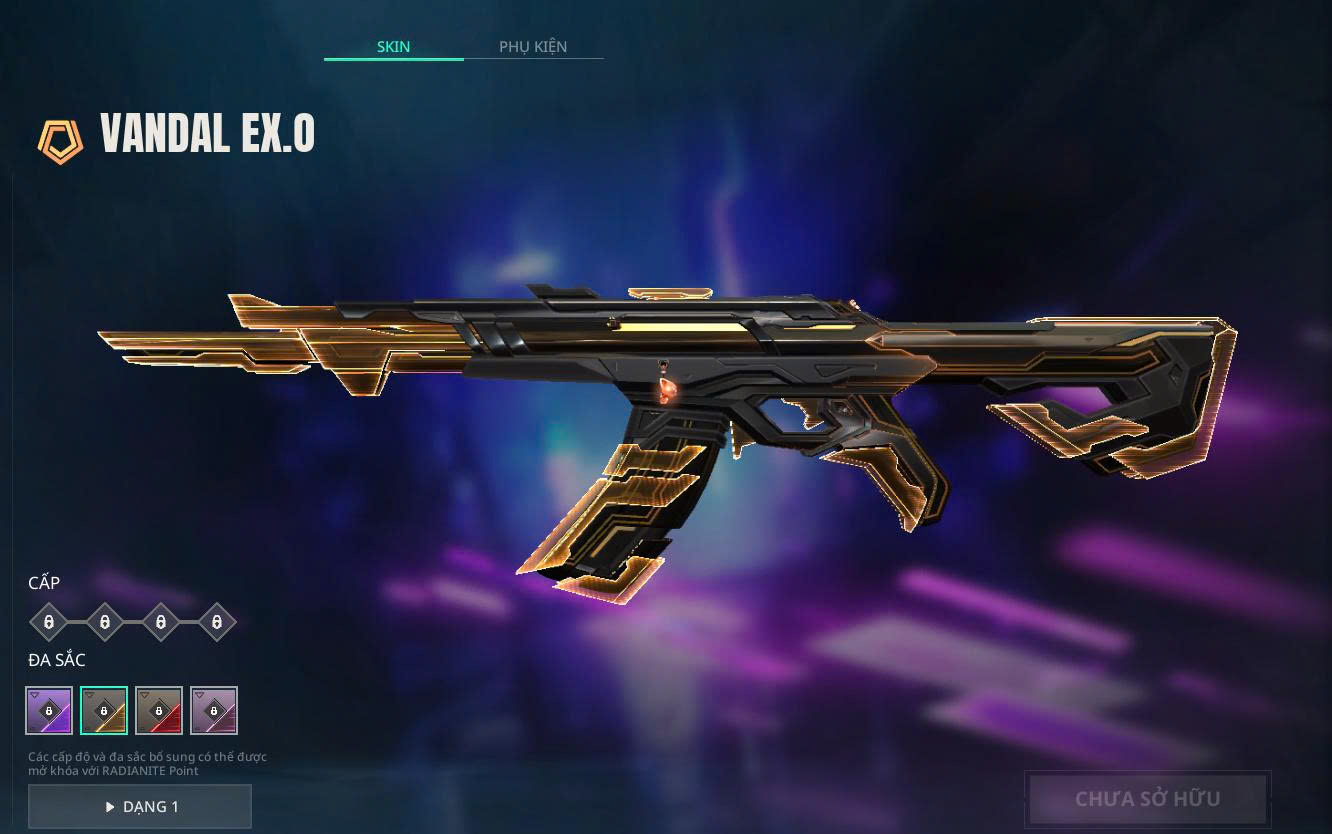Pick the red chroma variant
The height and width of the screenshot is (834, 1332).
click(159, 710)
